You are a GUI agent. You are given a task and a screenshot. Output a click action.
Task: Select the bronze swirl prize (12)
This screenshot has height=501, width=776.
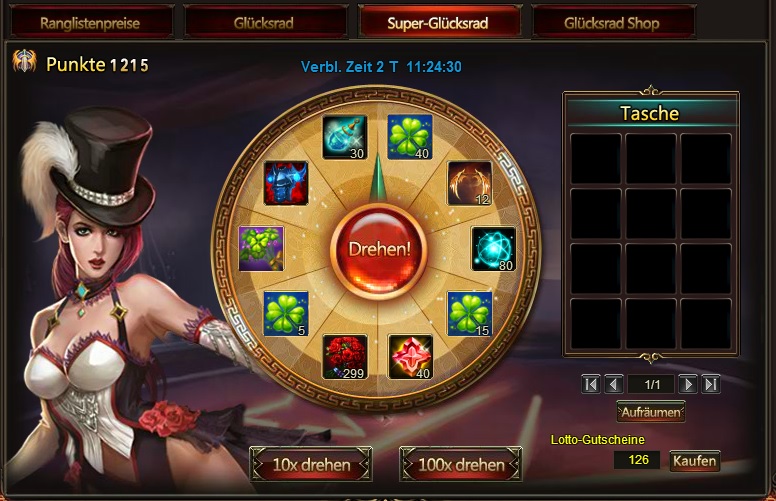469,183
